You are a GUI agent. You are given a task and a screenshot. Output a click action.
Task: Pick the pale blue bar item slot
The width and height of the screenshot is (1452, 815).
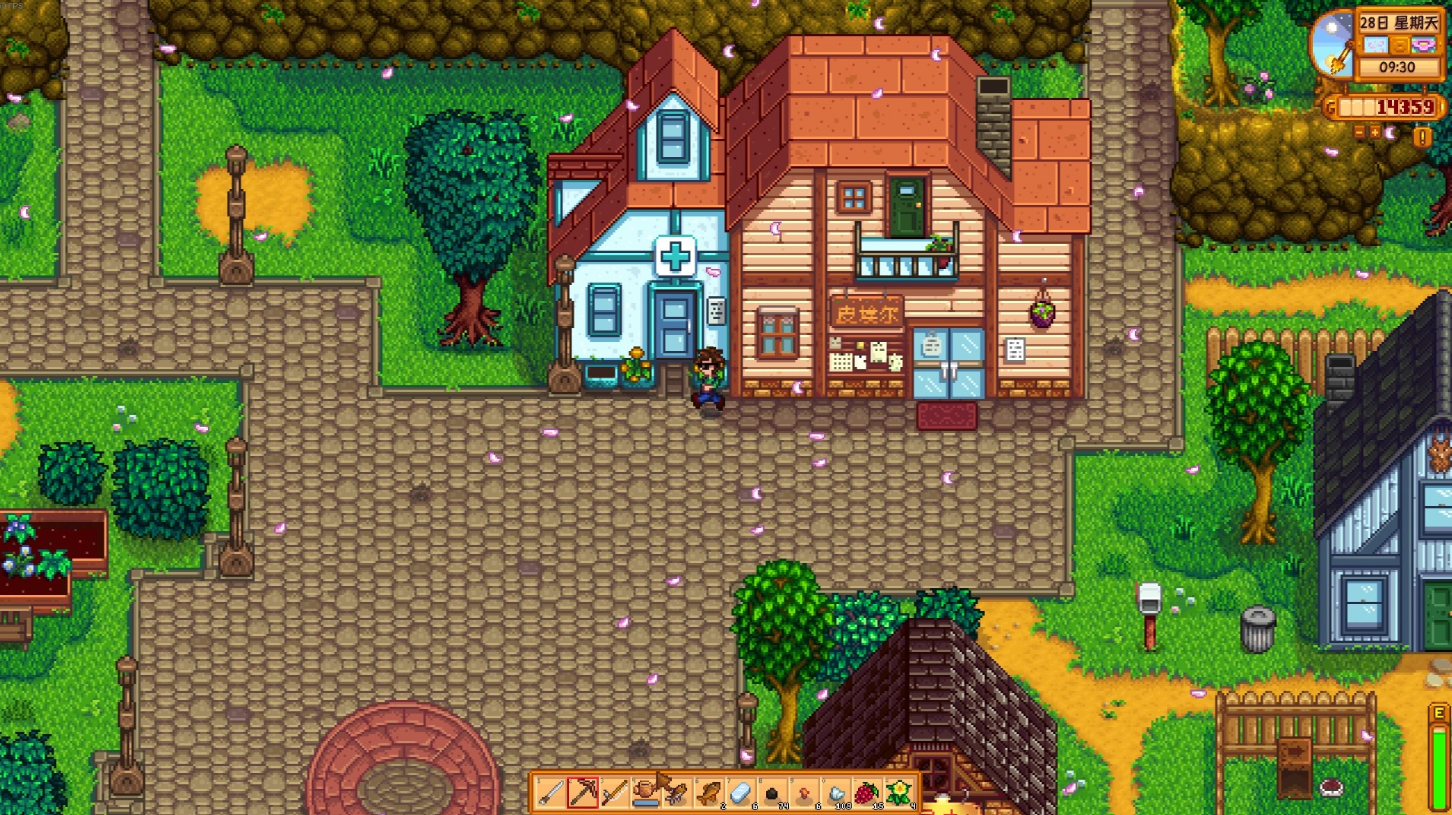[740, 793]
